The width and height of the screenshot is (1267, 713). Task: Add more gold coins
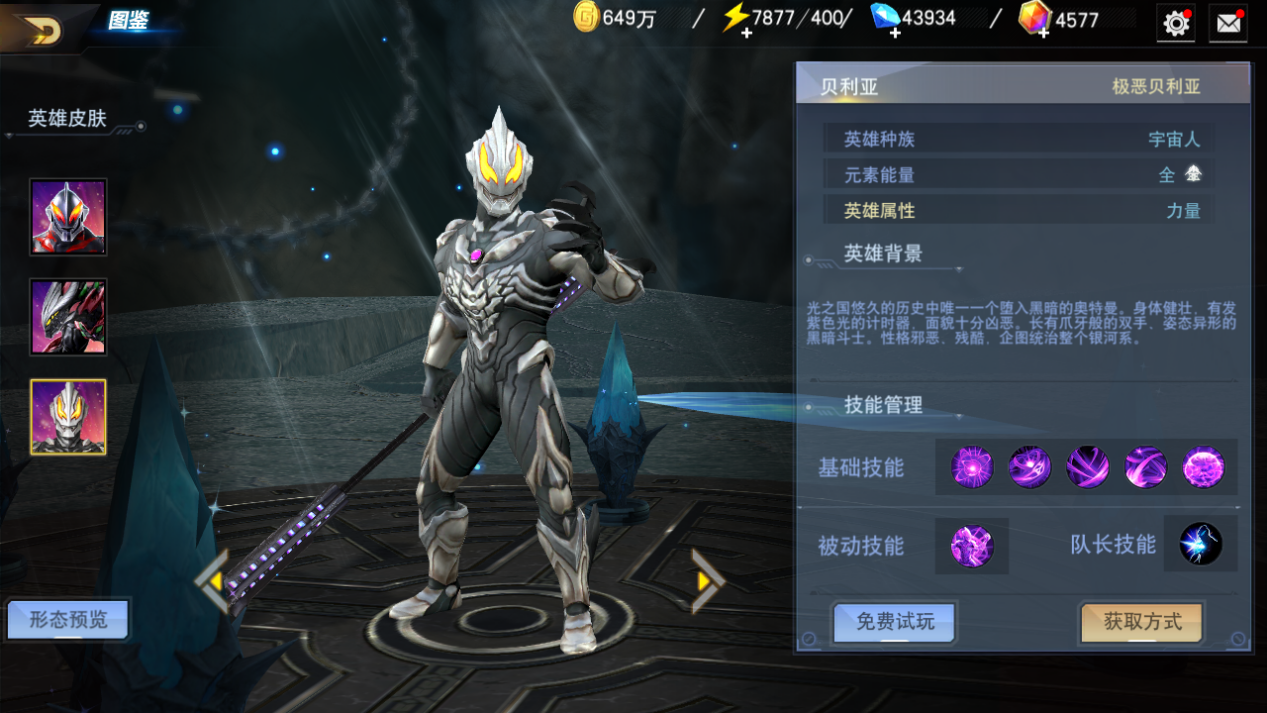(586, 18)
